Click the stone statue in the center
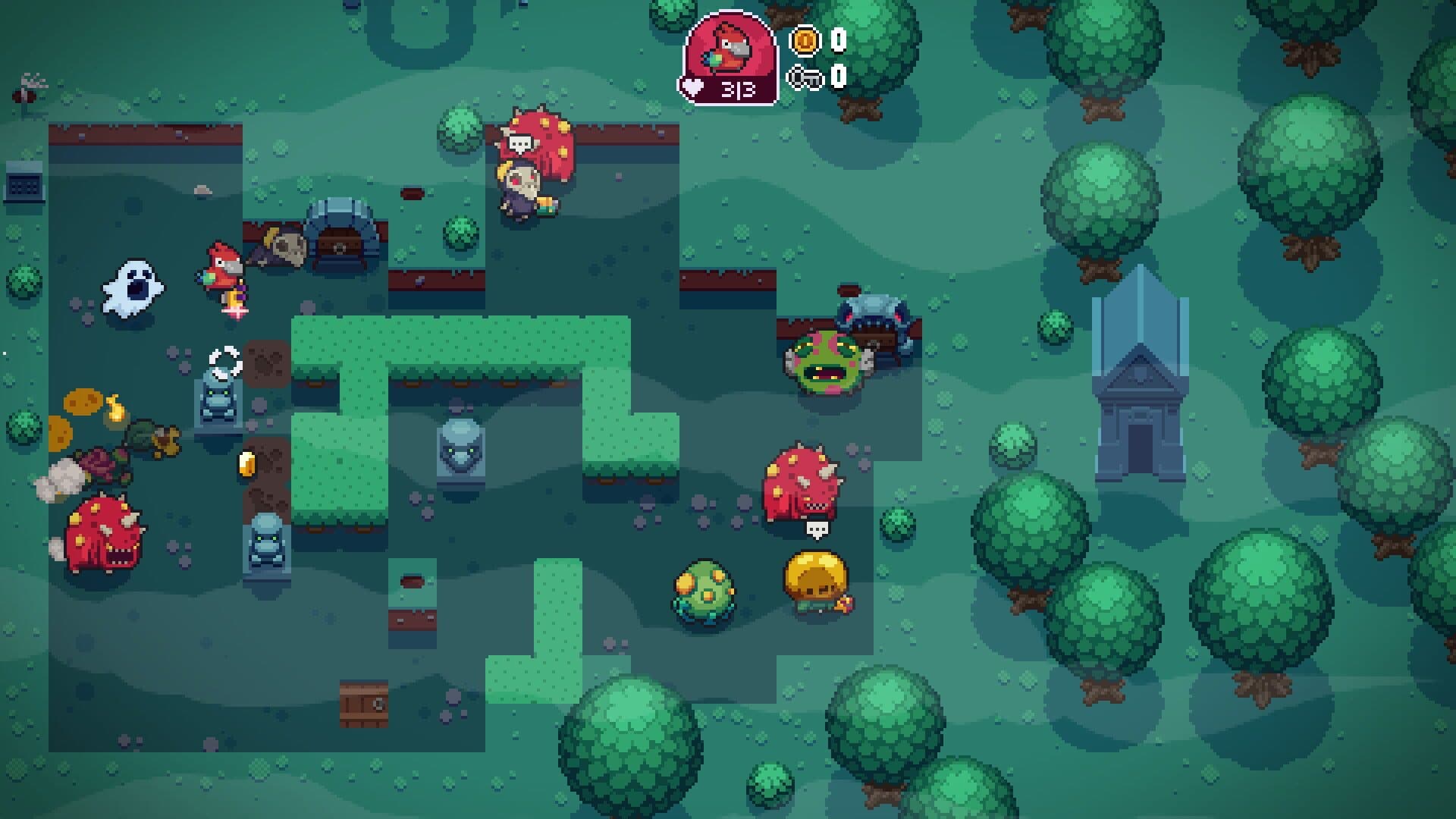 [459, 451]
